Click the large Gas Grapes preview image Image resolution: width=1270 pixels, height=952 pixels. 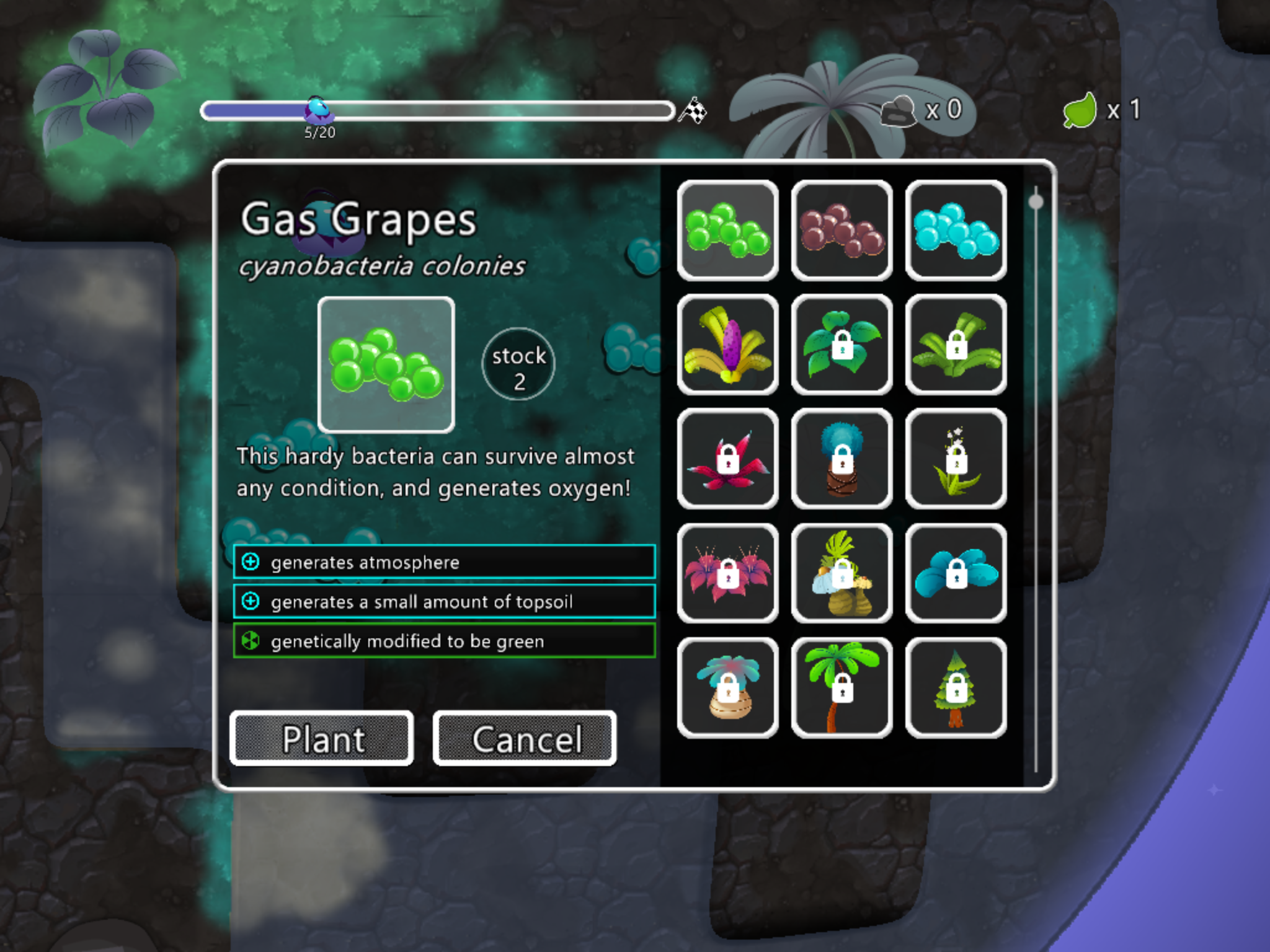(x=386, y=364)
